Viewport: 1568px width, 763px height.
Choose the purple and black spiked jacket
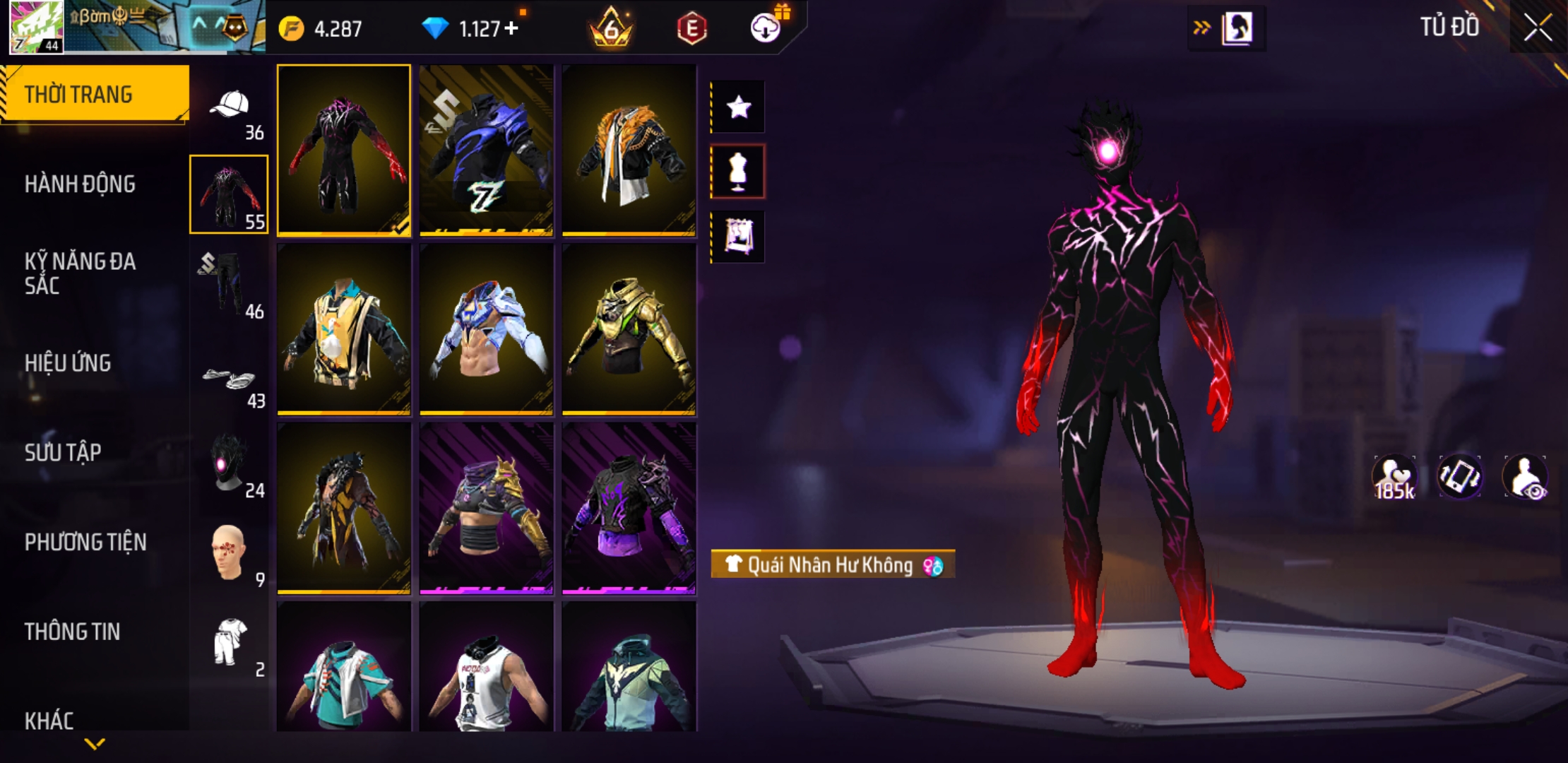tap(629, 508)
